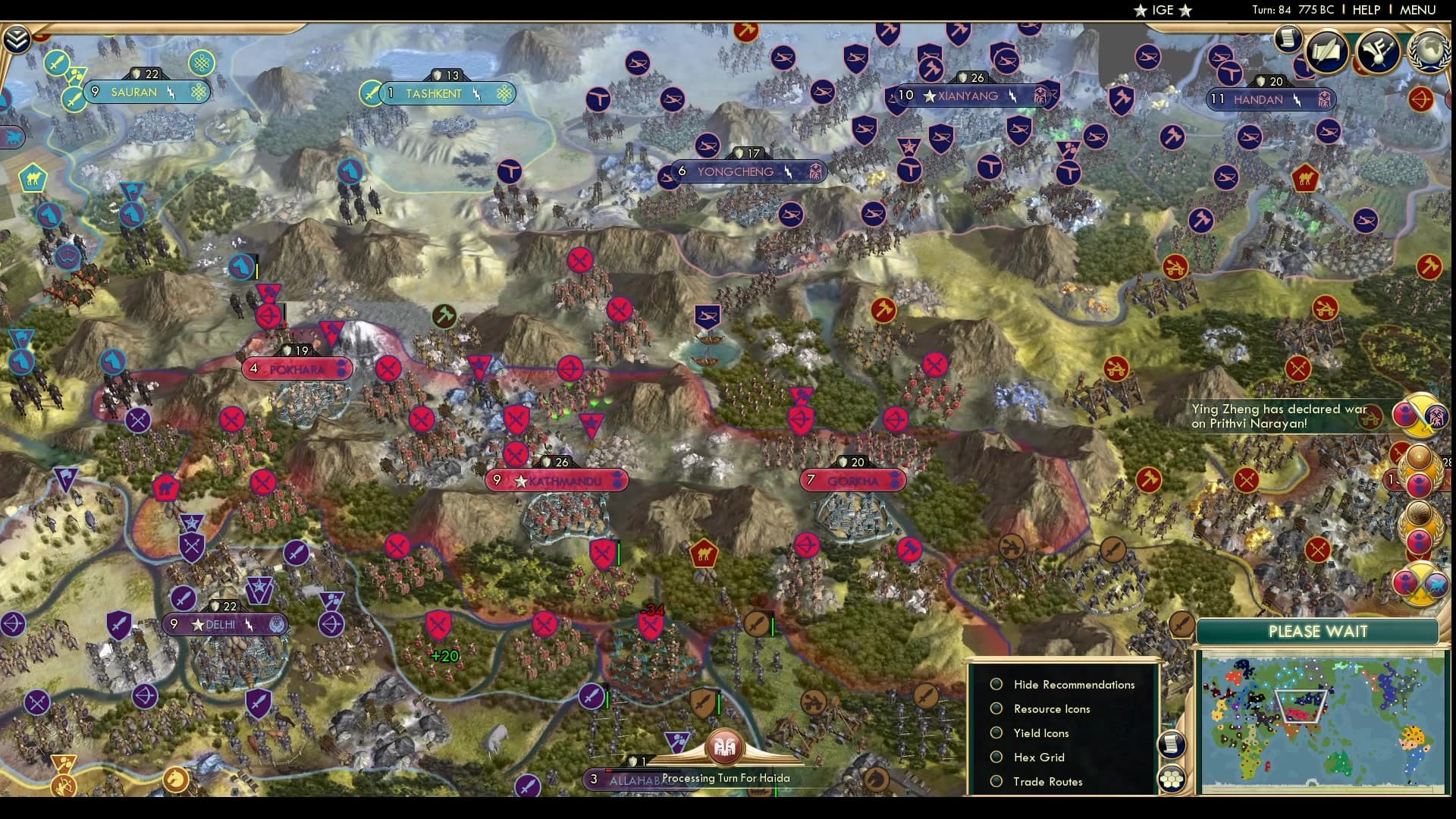Select the Kathmandu city banner
This screenshot has height=819, width=1456.
(x=557, y=480)
